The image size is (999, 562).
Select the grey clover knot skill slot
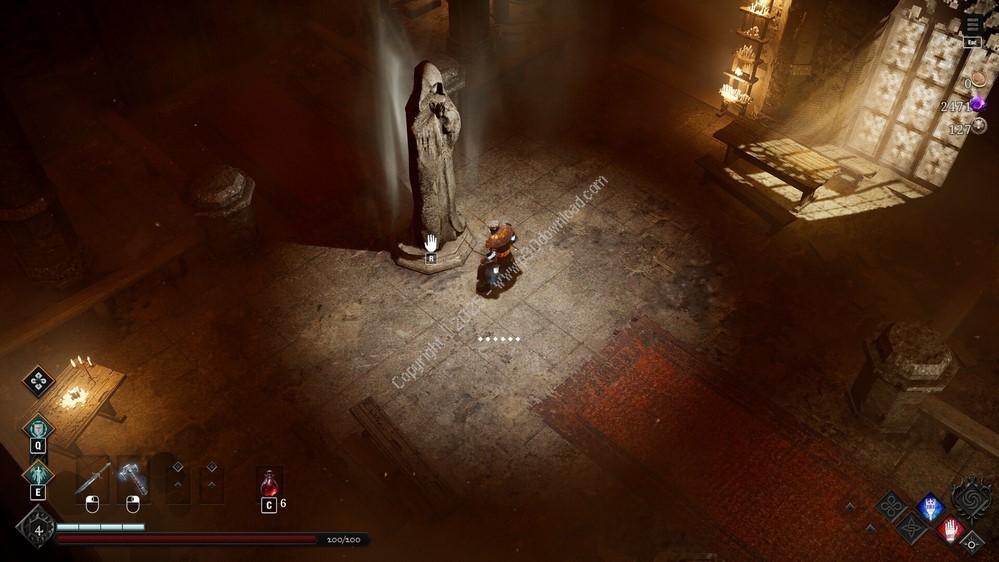tap(891, 506)
